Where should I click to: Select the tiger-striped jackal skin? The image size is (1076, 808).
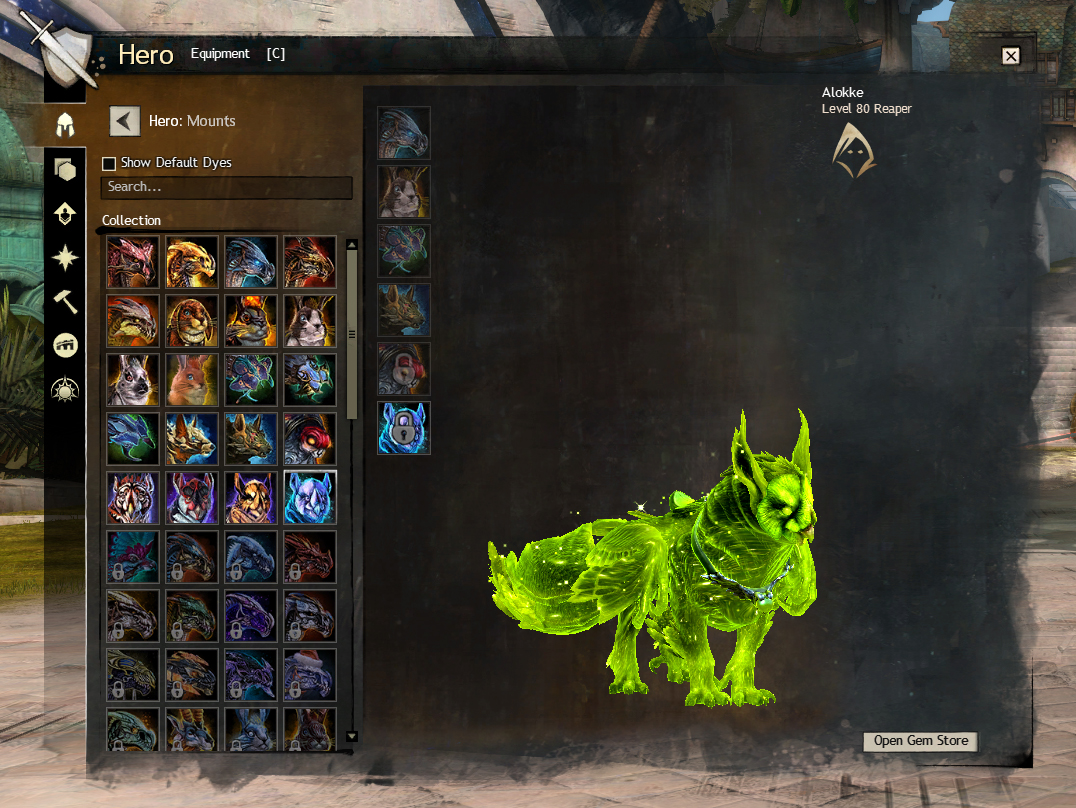click(x=133, y=497)
